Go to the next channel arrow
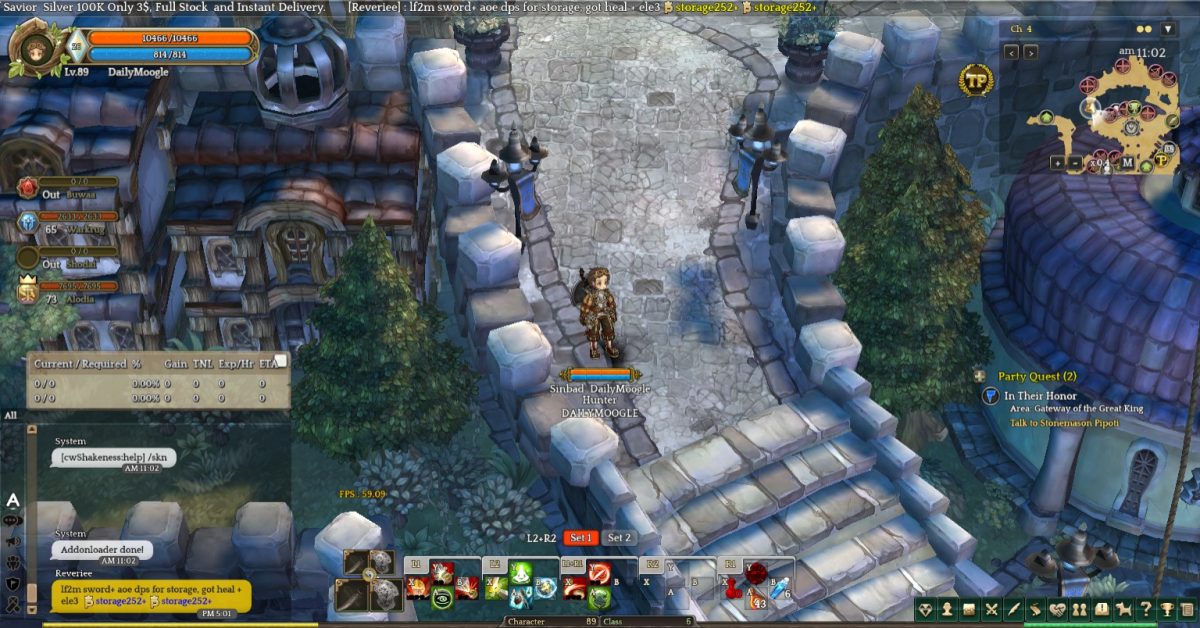Image resolution: width=1200 pixels, height=628 pixels. click(x=1031, y=52)
